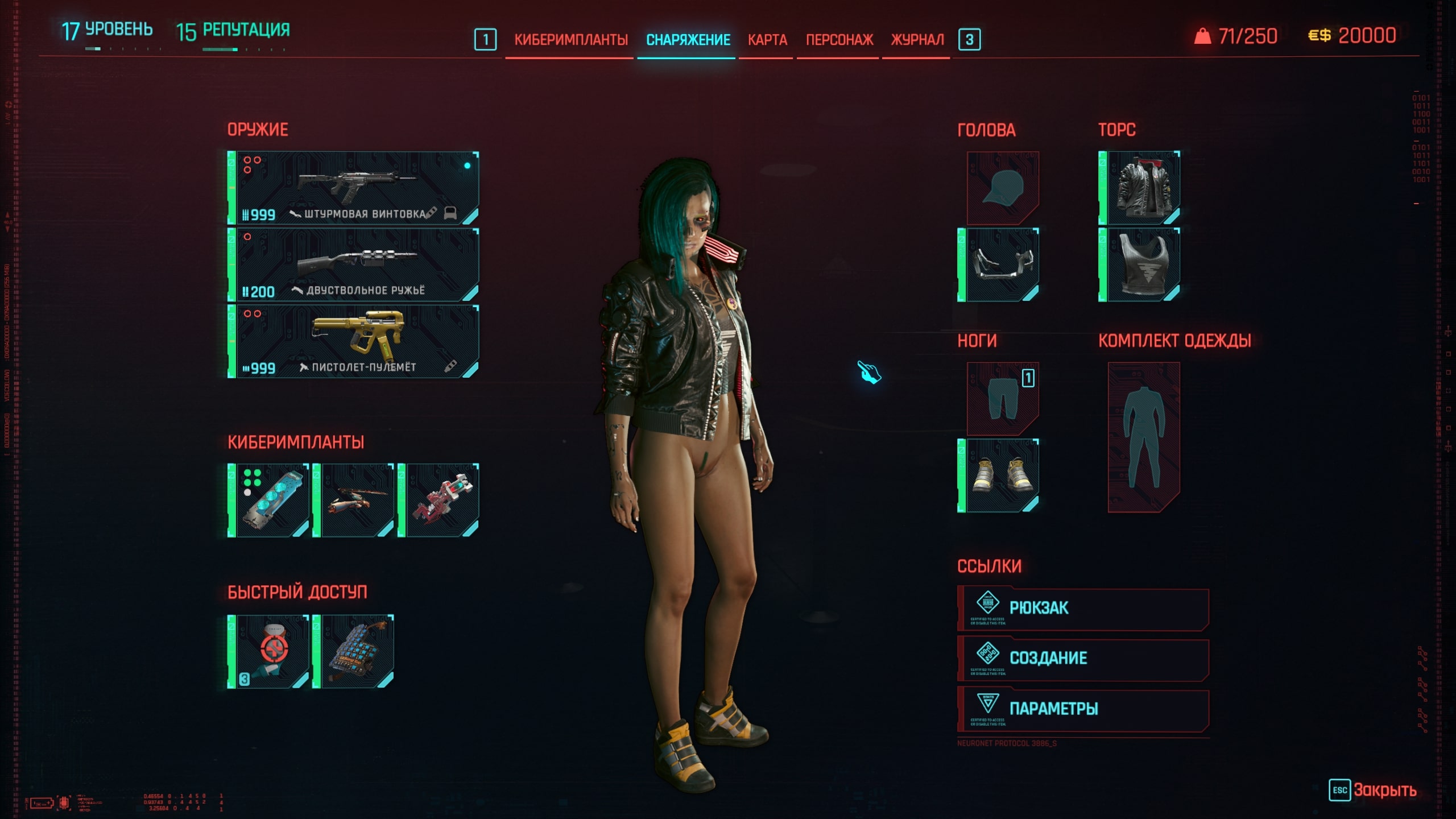Choose the red launcher arm implant slot
The width and height of the screenshot is (1456, 819).
click(439, 500)
